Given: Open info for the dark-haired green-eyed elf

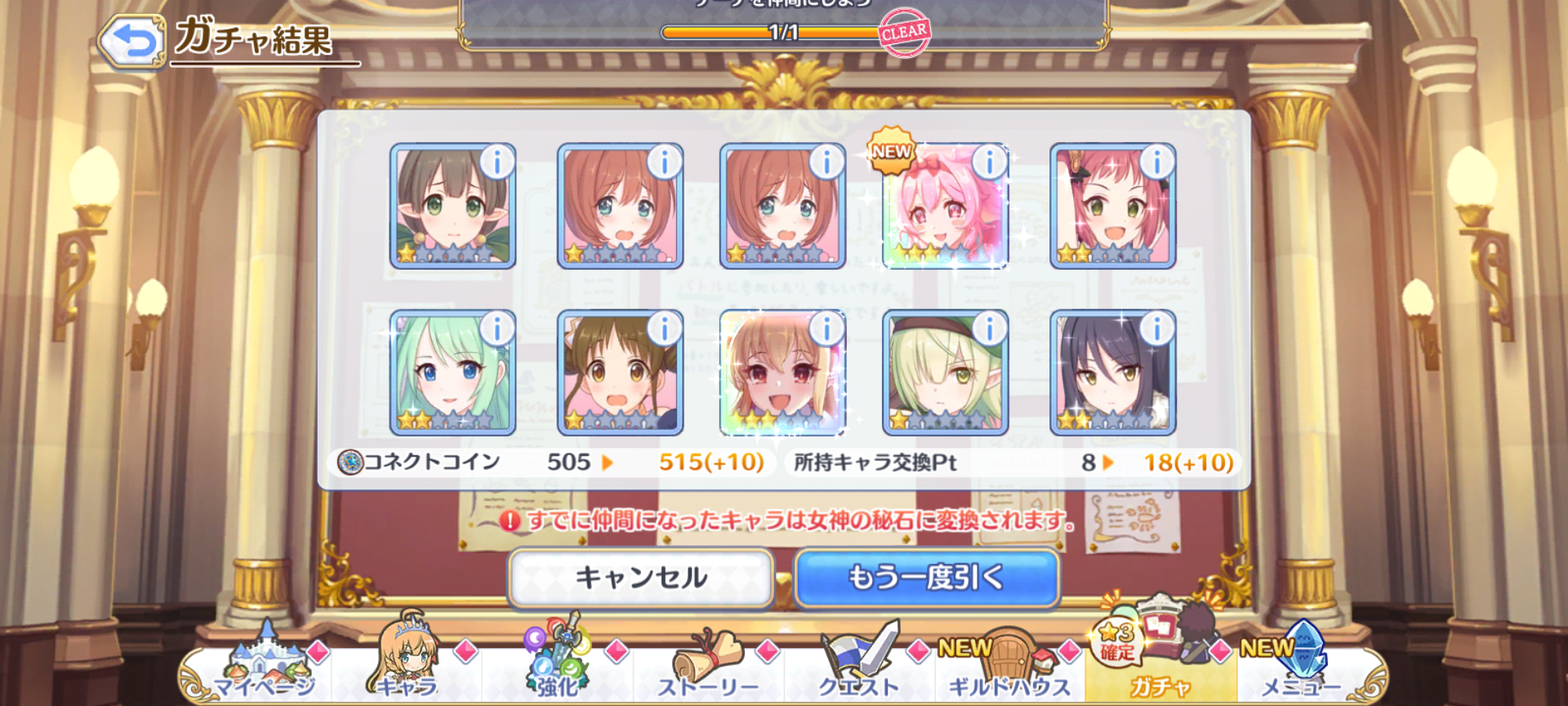Looking at the screenshot, I should (x=497, y=163).
